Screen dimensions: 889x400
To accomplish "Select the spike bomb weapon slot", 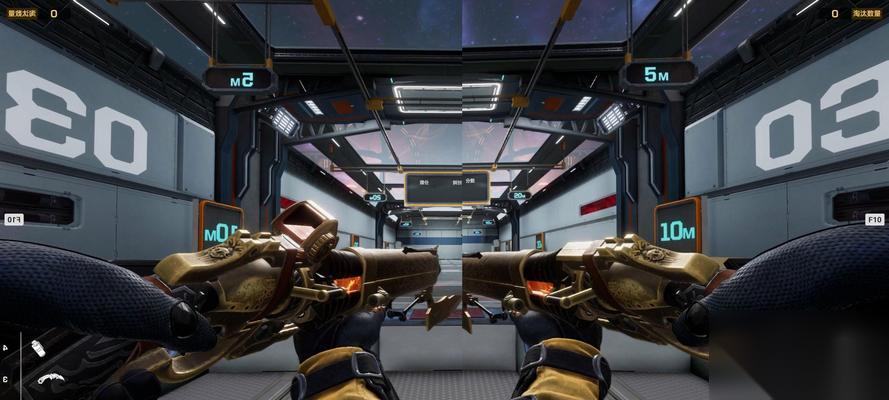I will [x=38, y=348].
